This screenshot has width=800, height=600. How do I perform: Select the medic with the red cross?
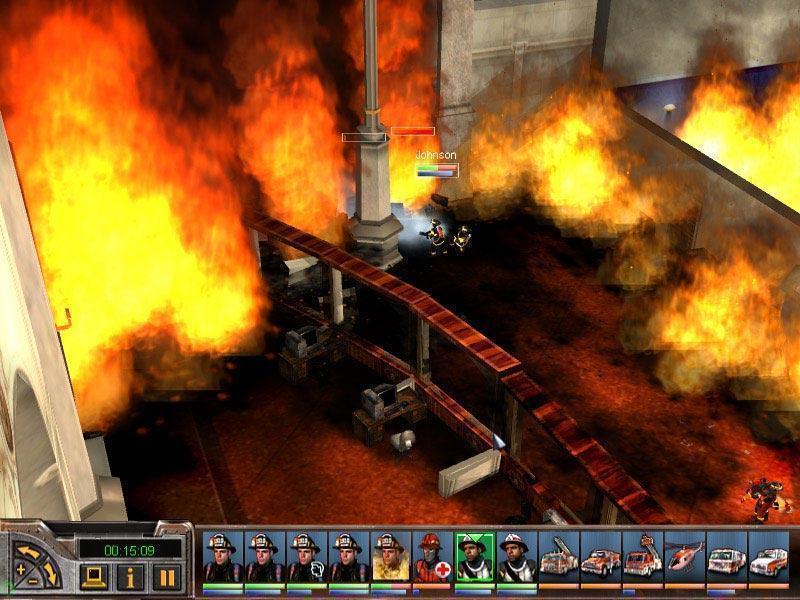coord(431,557)
